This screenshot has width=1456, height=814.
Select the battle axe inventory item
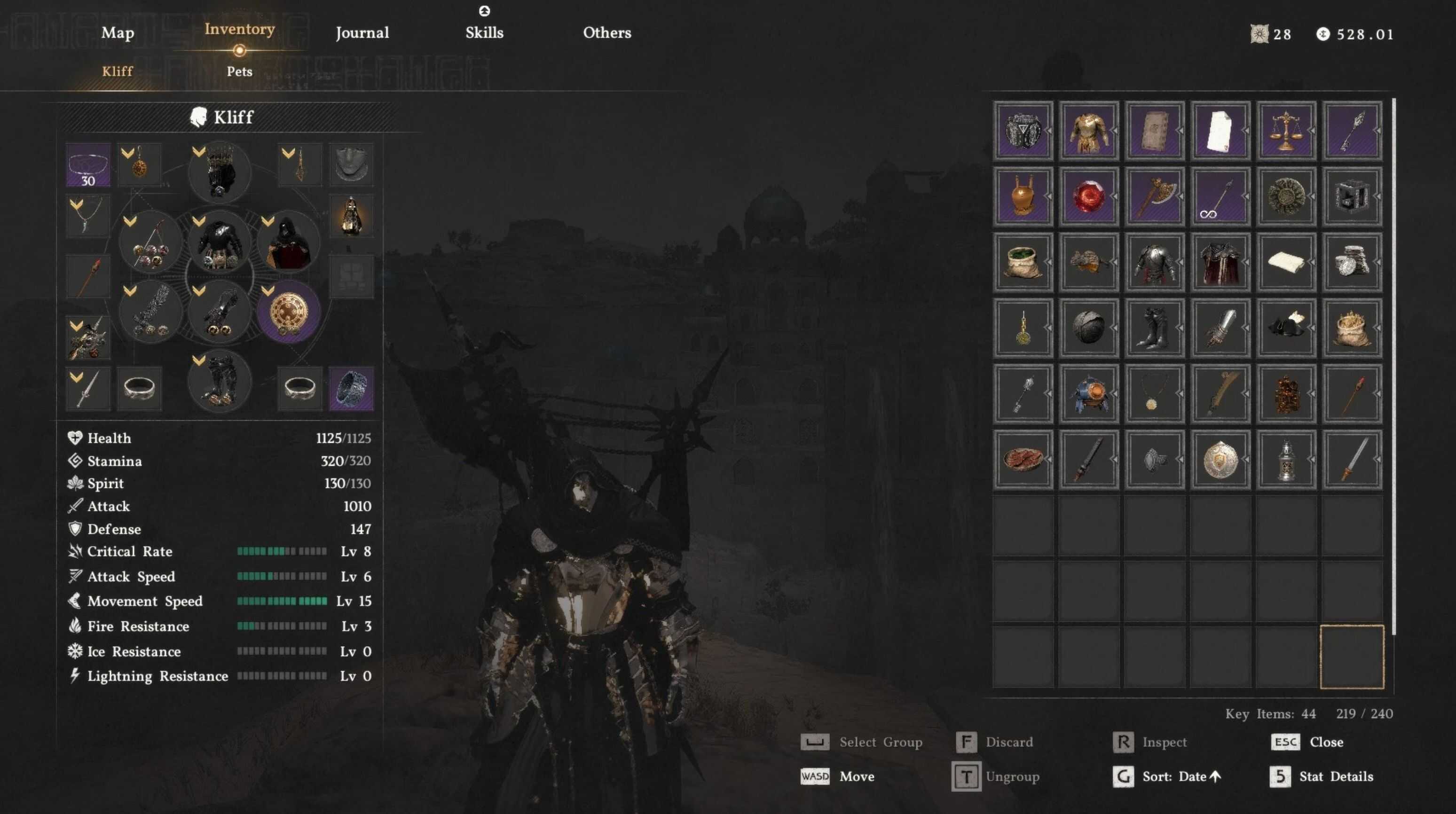(1155, 196)
